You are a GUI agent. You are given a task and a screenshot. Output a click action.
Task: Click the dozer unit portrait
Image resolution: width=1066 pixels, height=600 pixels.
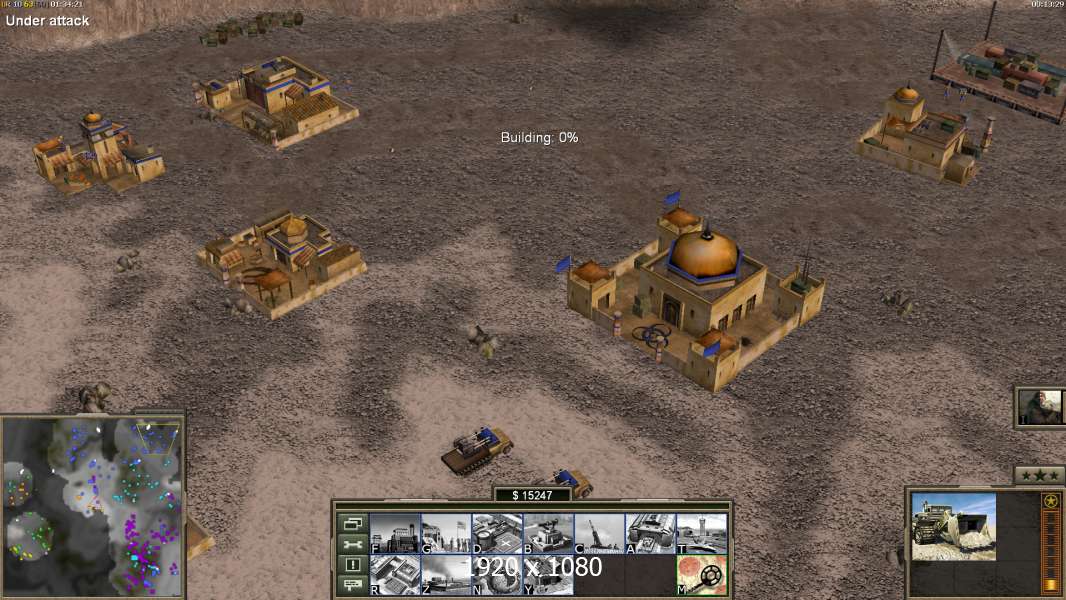pos(953,526)
